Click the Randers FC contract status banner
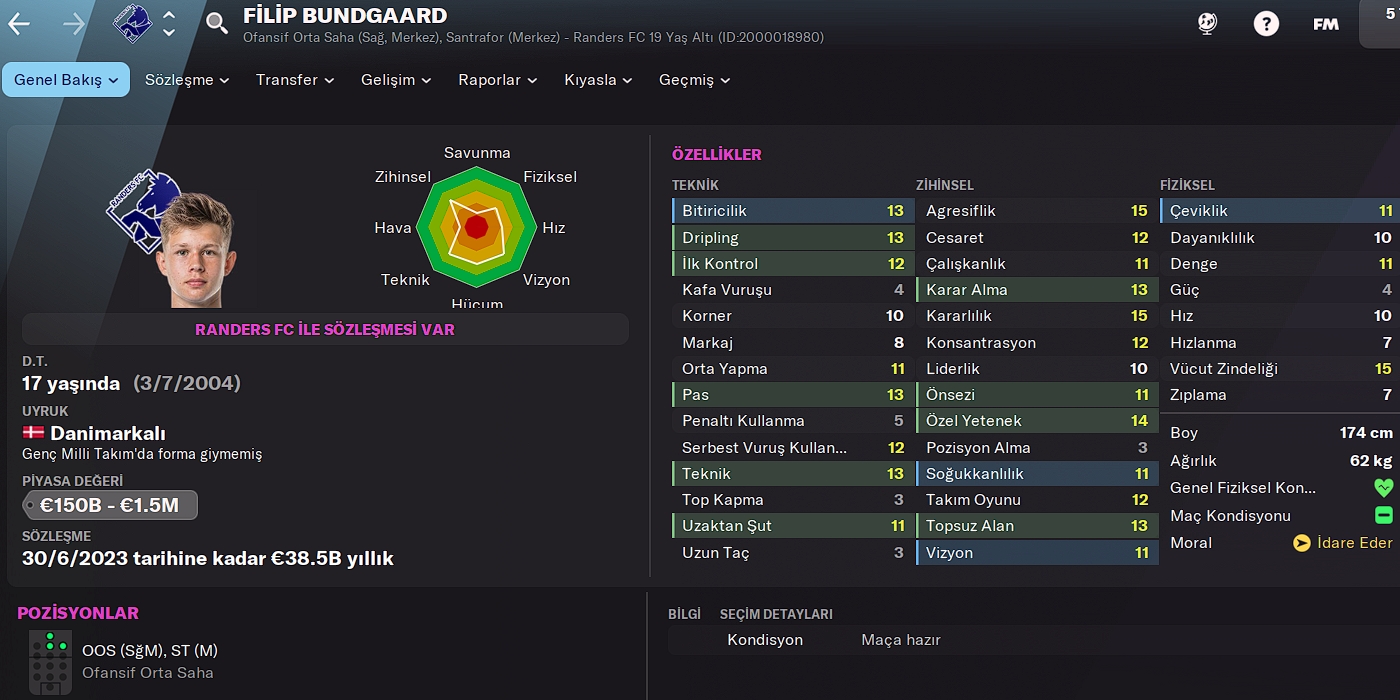 tap(325, 329)
